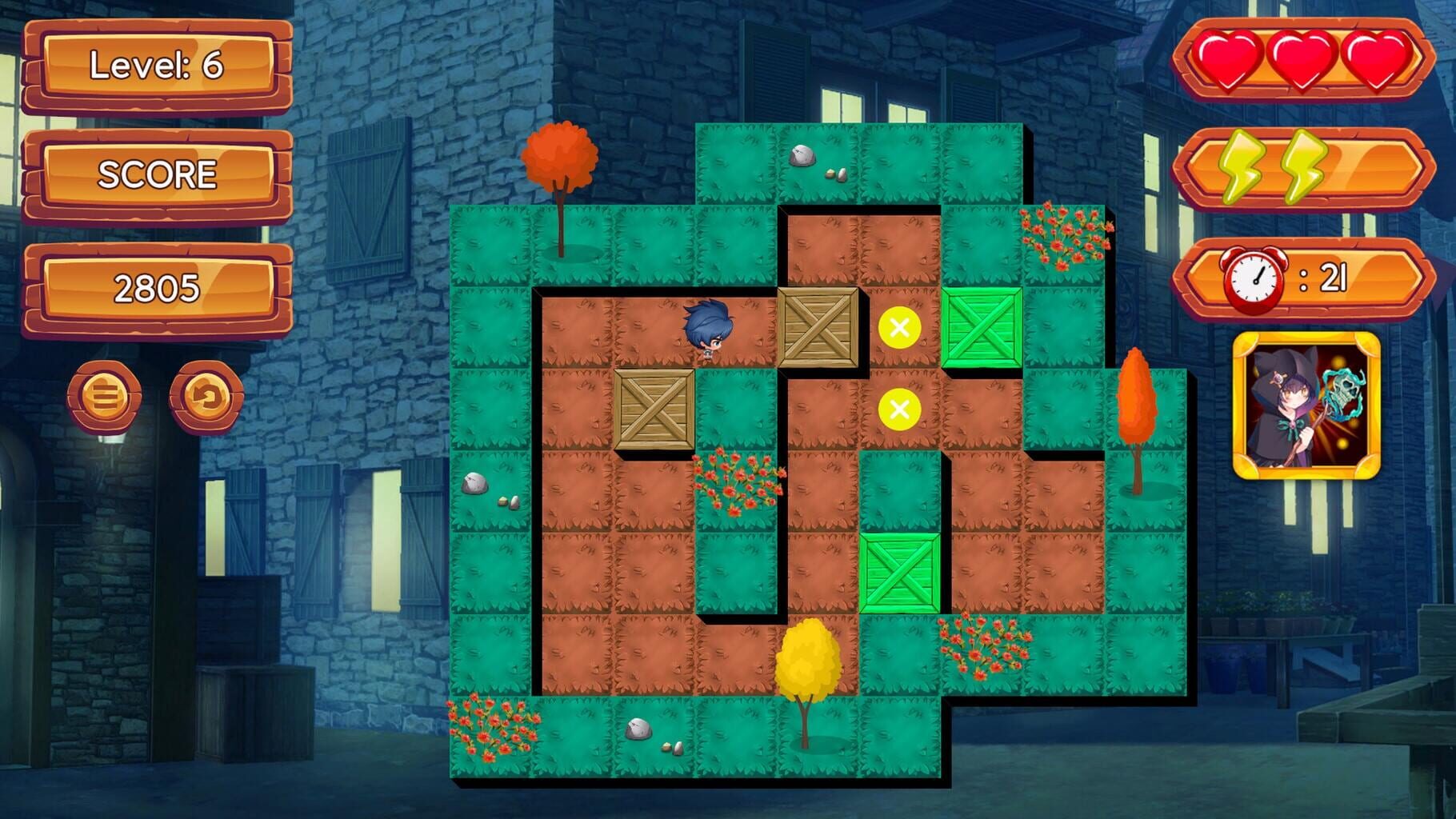Screen dimensions: 1456x819
Task: Click the Level: 6 banner
Action: pyautogui.click(x=154, y=68)
